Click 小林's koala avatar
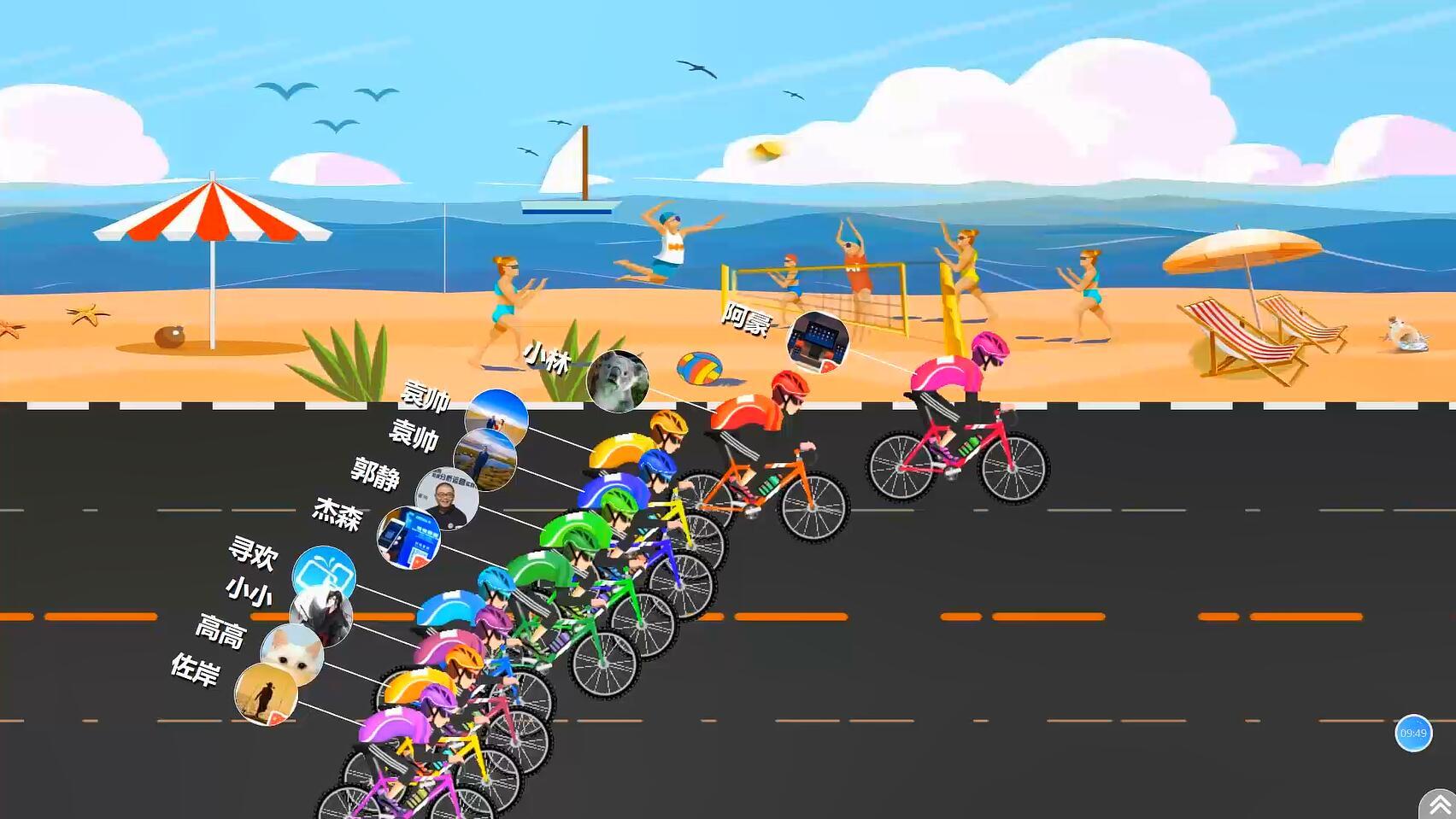The width and height of the screenshot is (1456, 819). click(618, 381)
